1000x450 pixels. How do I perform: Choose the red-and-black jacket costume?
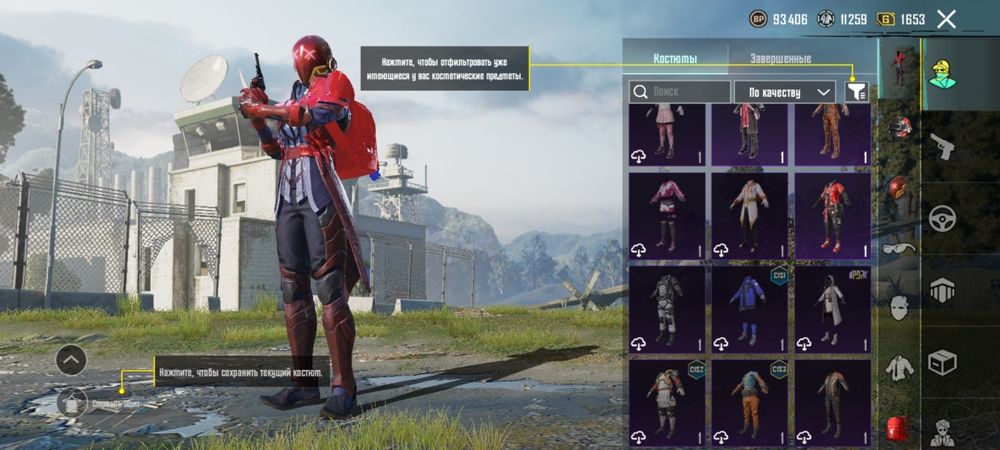(833, 216)
